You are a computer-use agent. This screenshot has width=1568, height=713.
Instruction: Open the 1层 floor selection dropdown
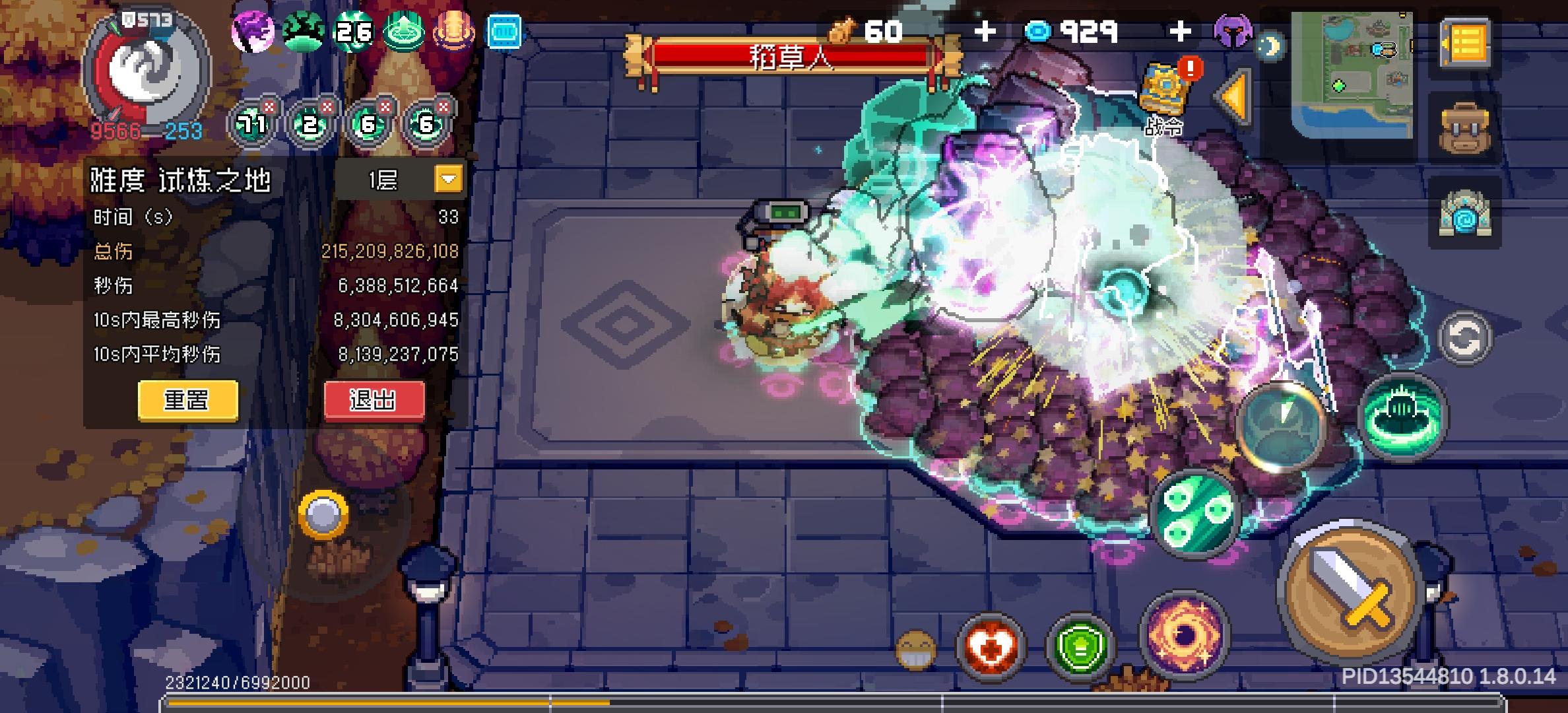pos(449,179)
